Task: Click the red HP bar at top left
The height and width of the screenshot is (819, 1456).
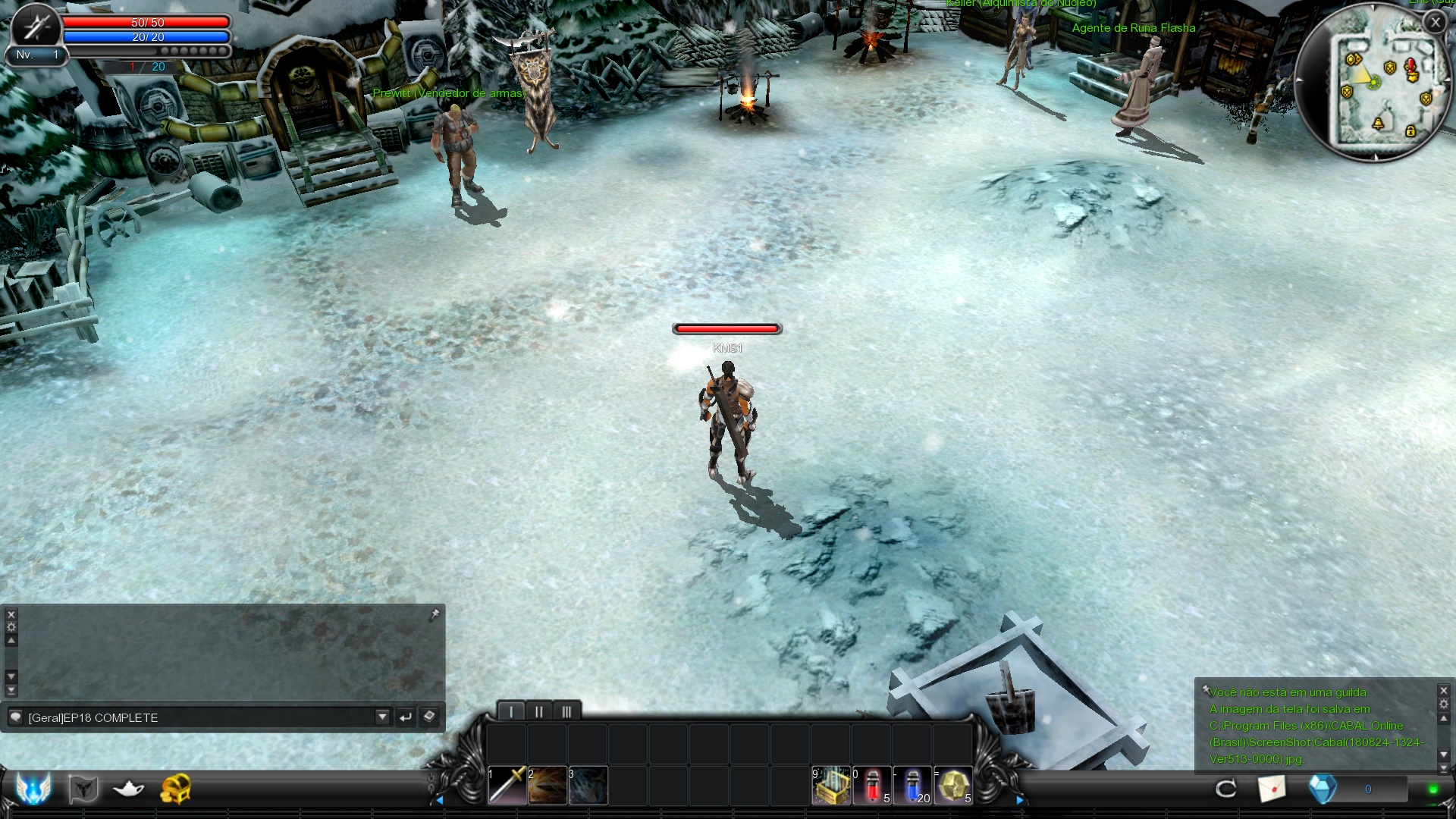Action: (x=146, y=22)
